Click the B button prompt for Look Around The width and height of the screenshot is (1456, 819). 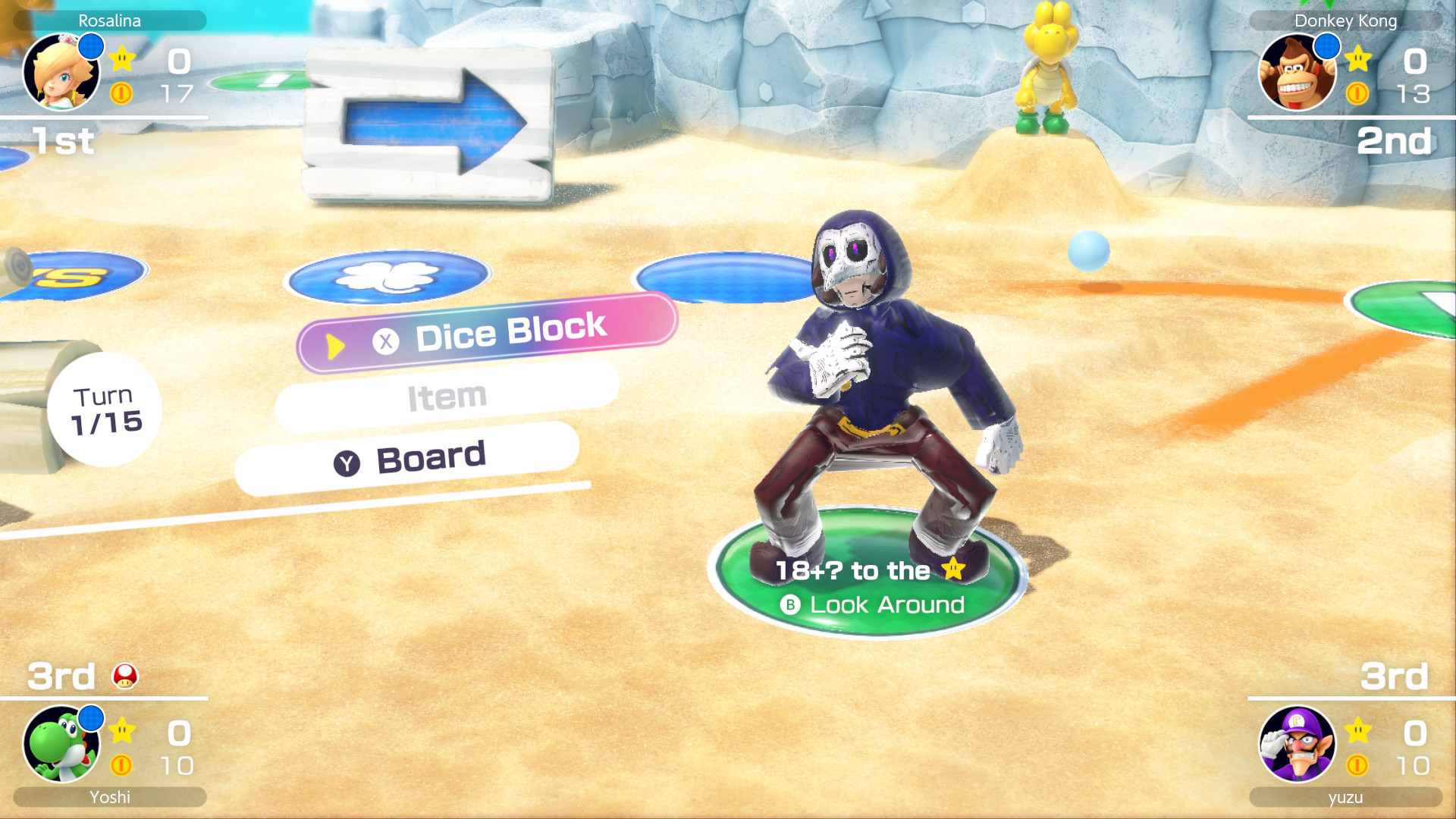coord(791,605)
